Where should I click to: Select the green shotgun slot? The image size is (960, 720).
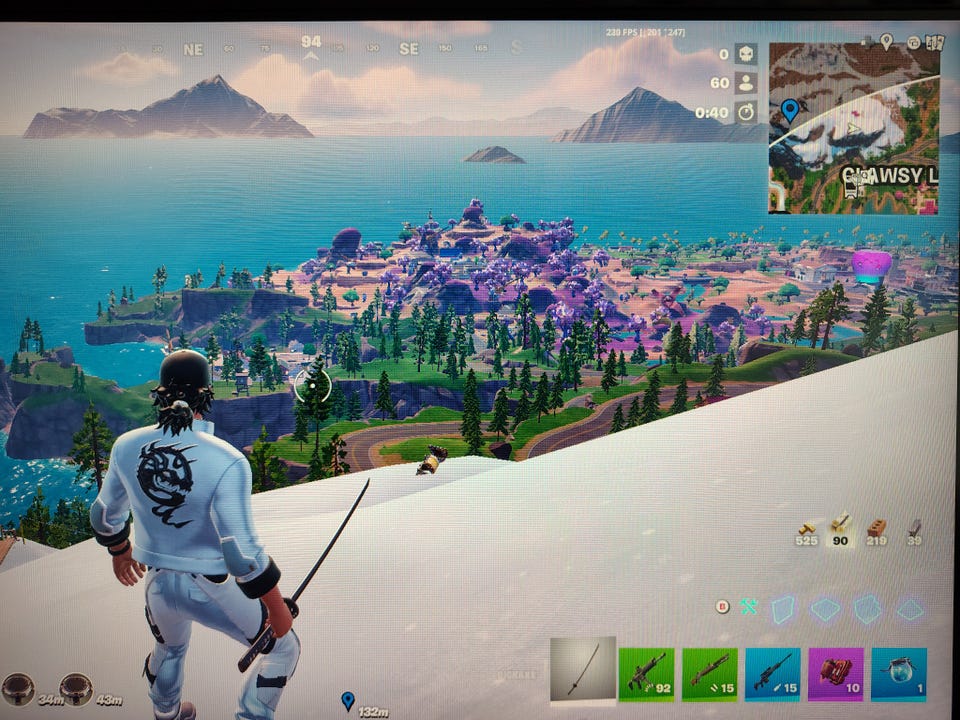[x=710, y=673]
